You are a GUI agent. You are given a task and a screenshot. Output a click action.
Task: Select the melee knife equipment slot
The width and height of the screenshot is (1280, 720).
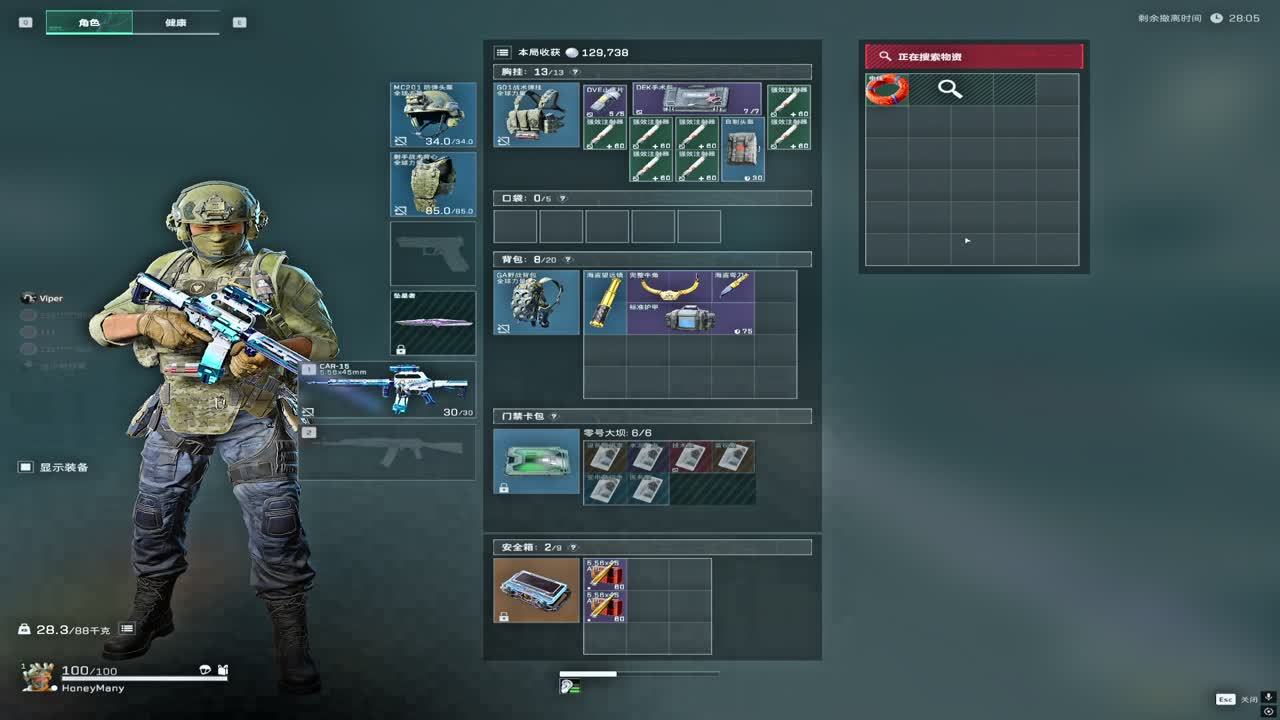432,322
